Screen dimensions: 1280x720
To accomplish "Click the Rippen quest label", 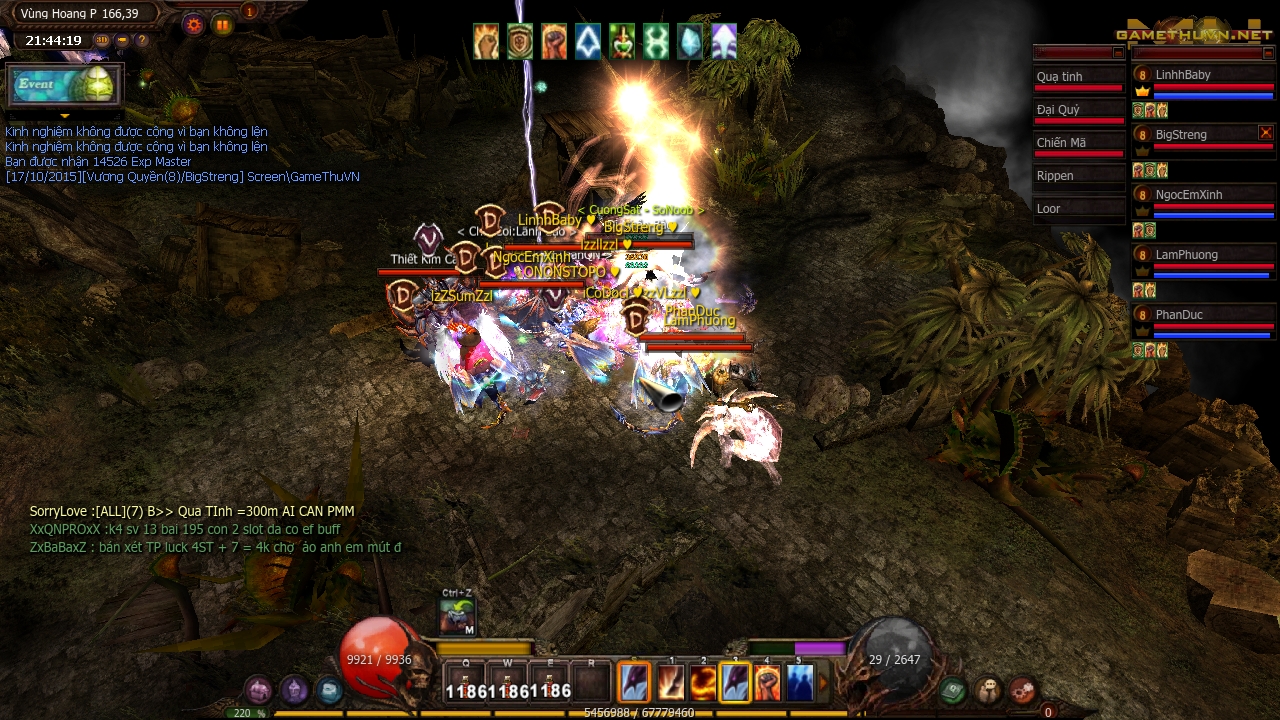I will (x=1055, y=175).
